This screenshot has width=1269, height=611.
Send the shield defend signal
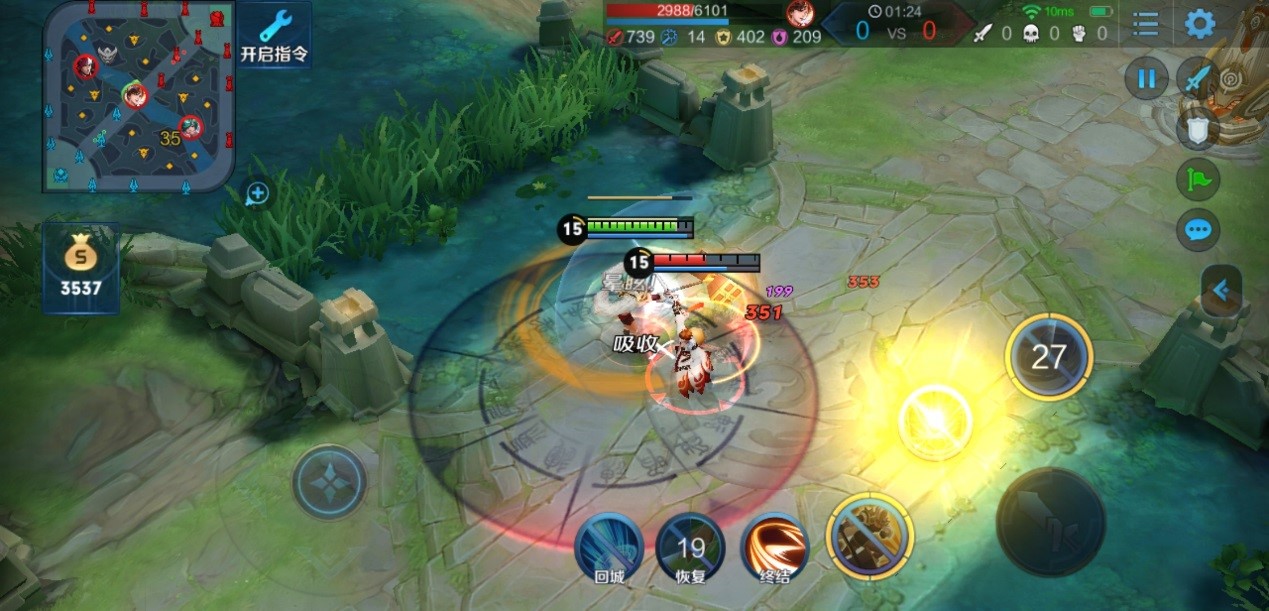[1197, 127]
